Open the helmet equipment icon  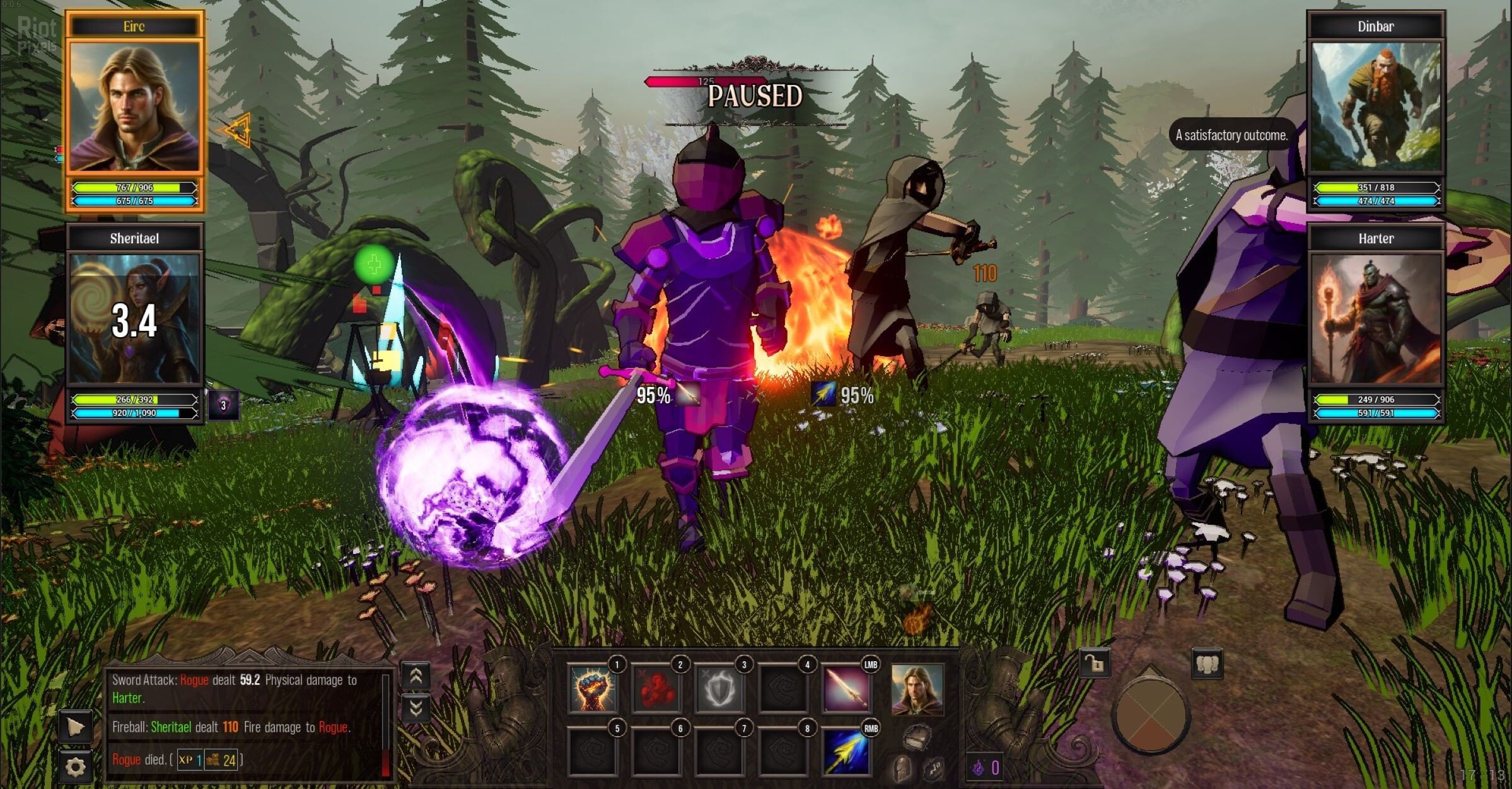pos(902,769)
